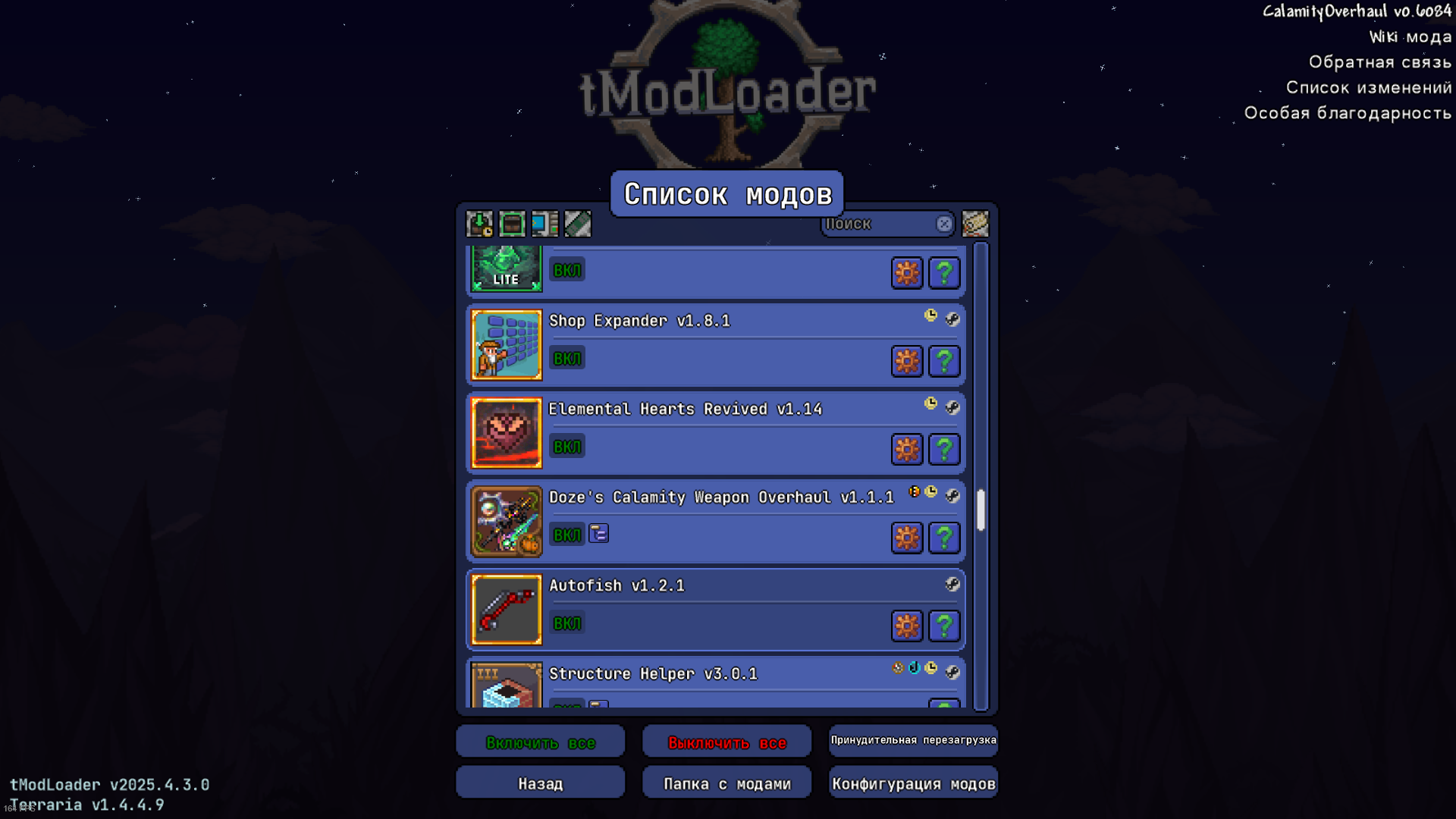Viewport: 1456px width, 819px height.
Task: Open Shop Expander gear config
Action: [907, 361]
